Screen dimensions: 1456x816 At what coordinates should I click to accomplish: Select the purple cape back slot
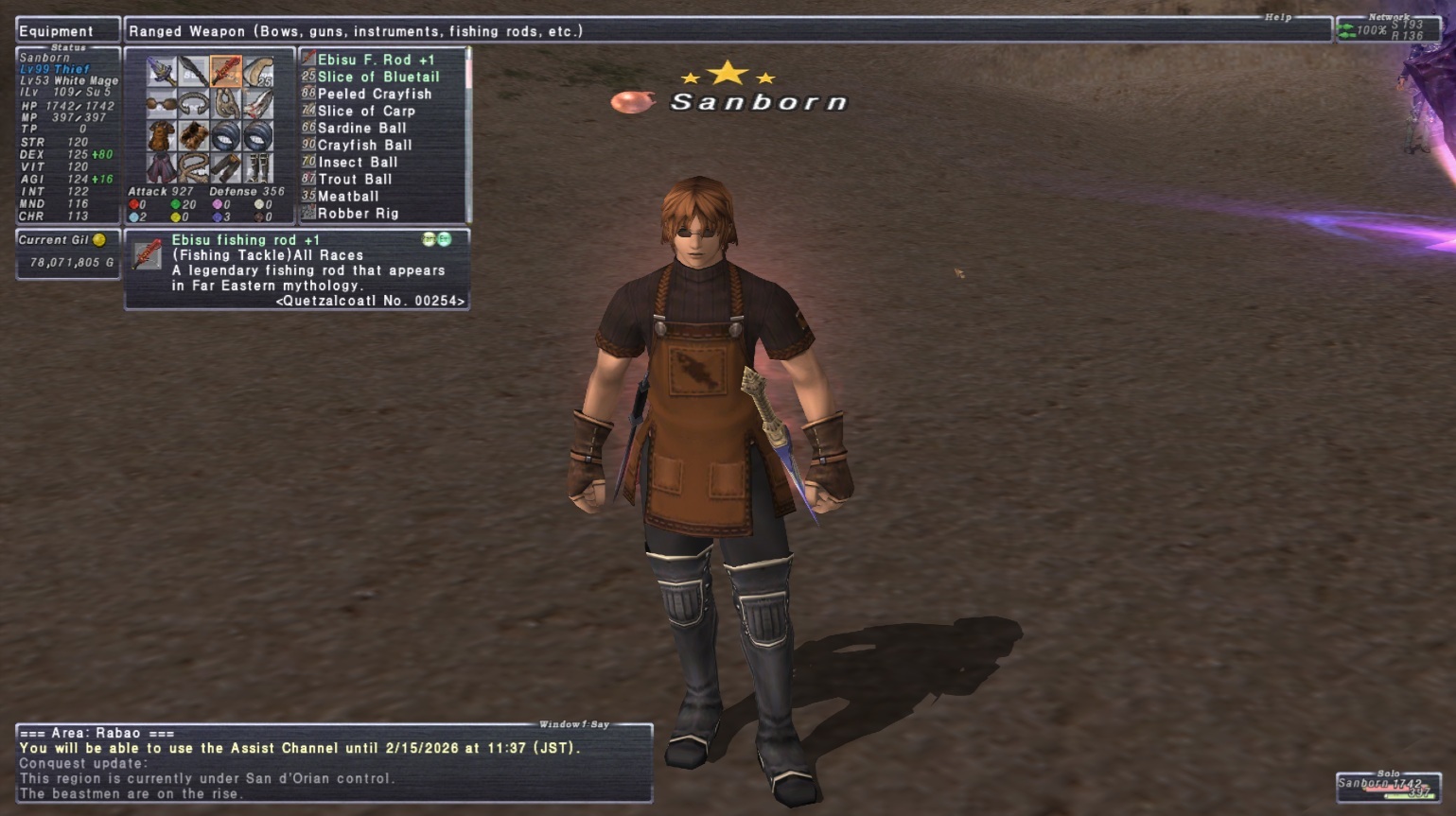pos(162,167)
